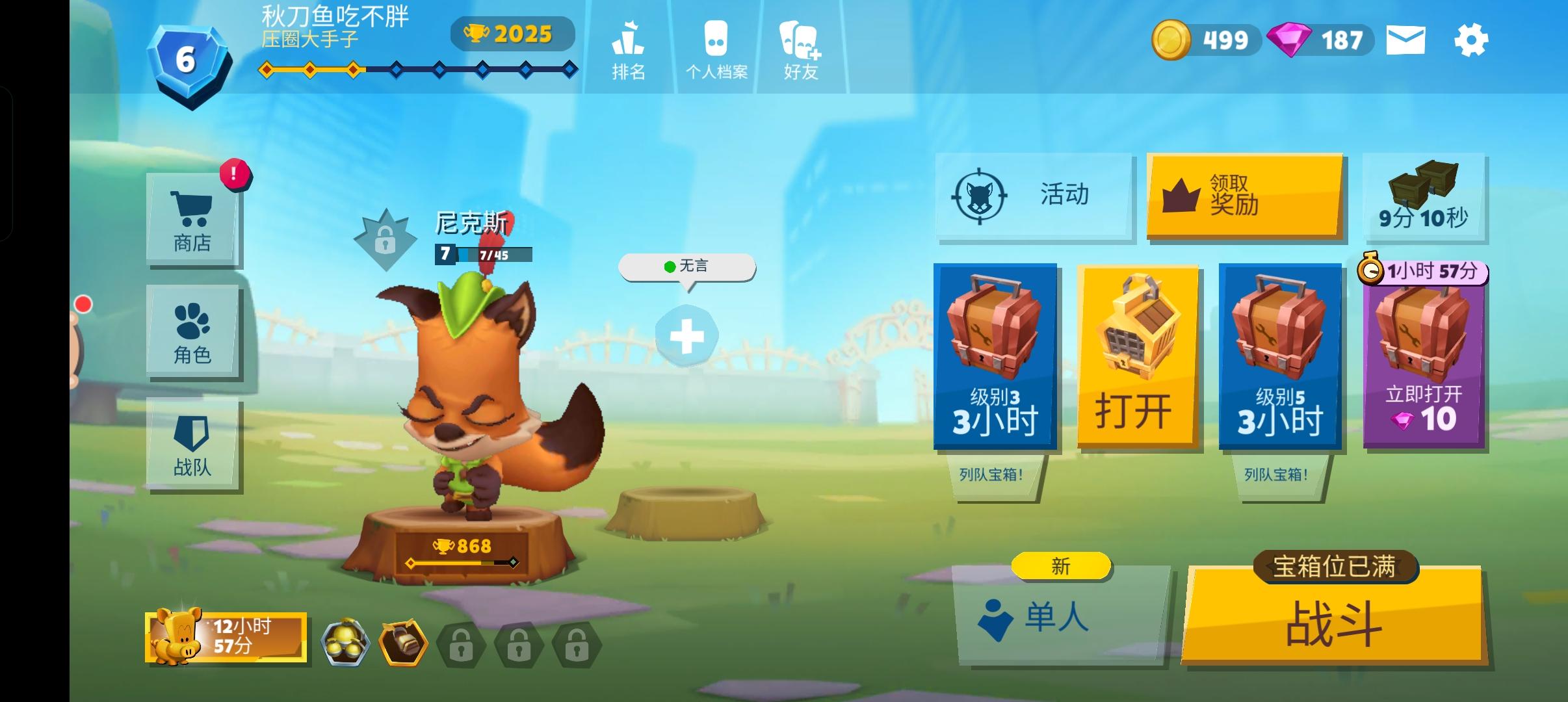
Task: Tap the 无言 status speech bubble
Action: 686,266
